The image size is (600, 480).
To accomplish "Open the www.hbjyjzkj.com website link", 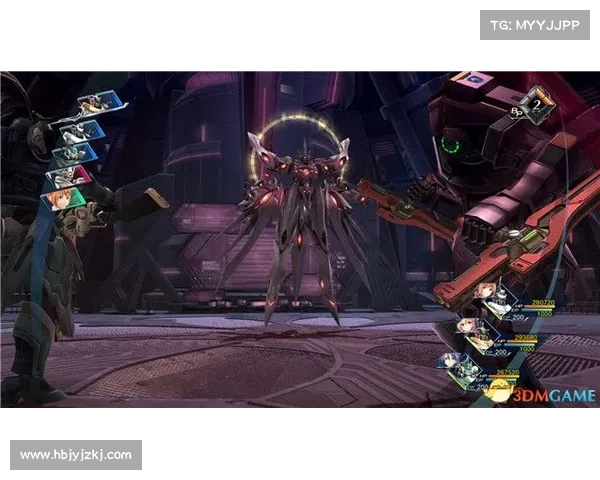I will pos(76,455).
